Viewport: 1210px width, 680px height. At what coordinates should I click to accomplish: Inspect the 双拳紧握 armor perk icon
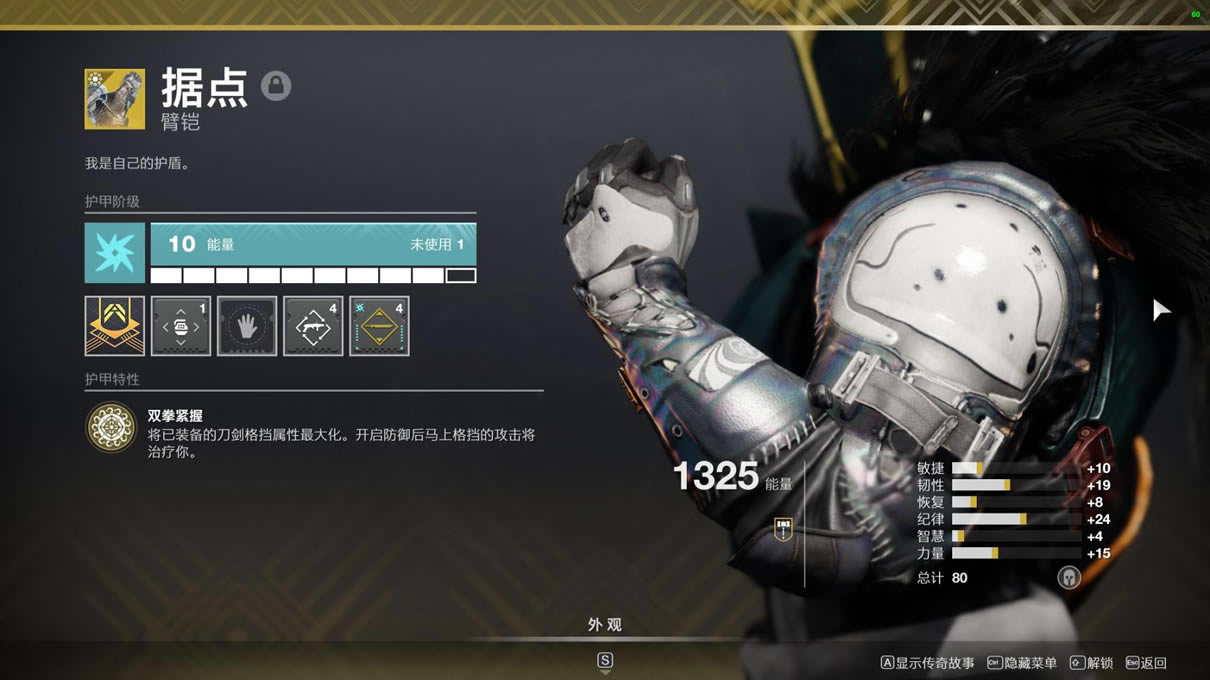(111, 427)
